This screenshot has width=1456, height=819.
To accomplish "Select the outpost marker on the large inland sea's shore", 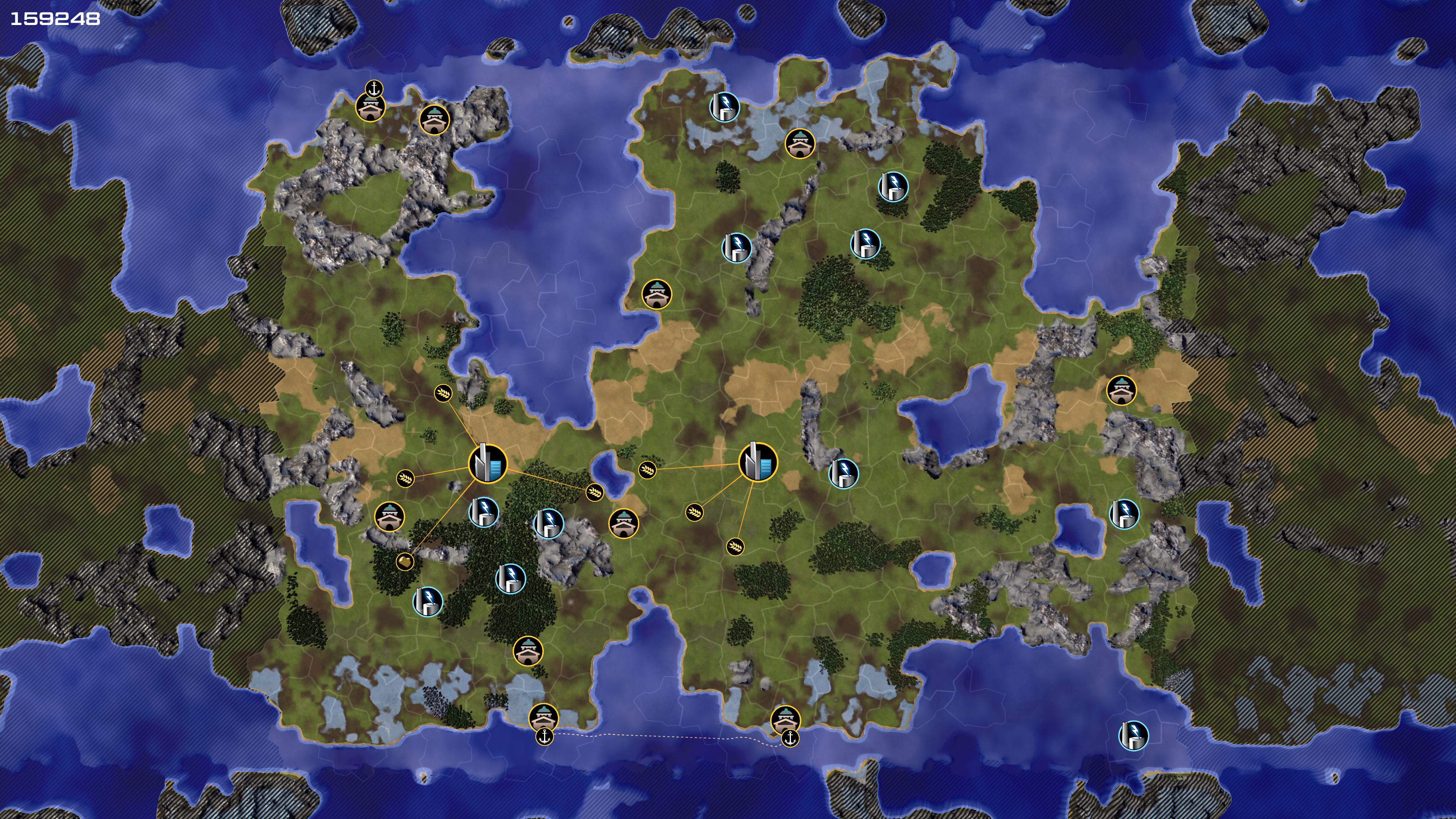I will coord(656,294).
